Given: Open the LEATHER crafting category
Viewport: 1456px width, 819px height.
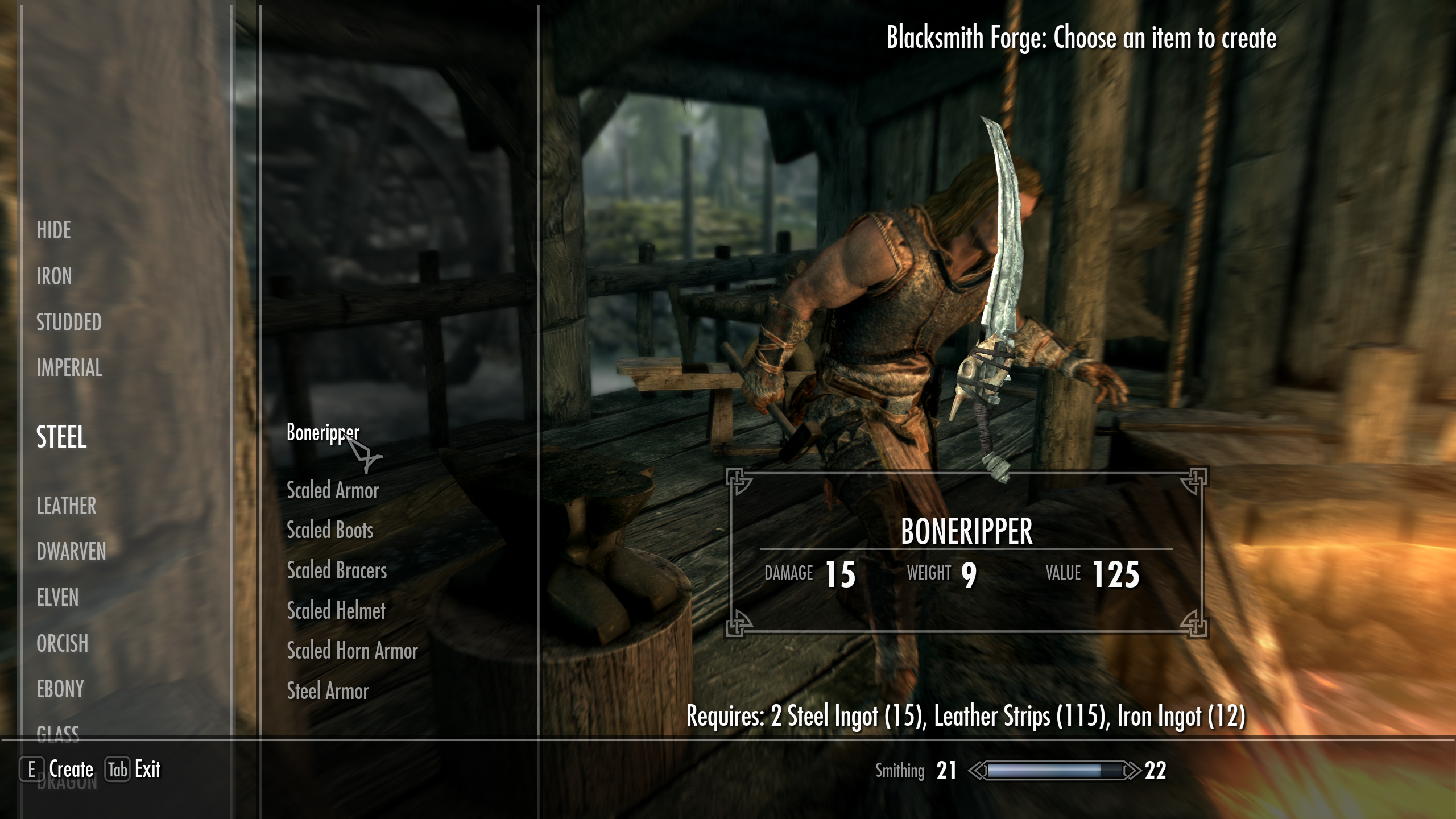Looking at the screenshot, I should [66, 506].
